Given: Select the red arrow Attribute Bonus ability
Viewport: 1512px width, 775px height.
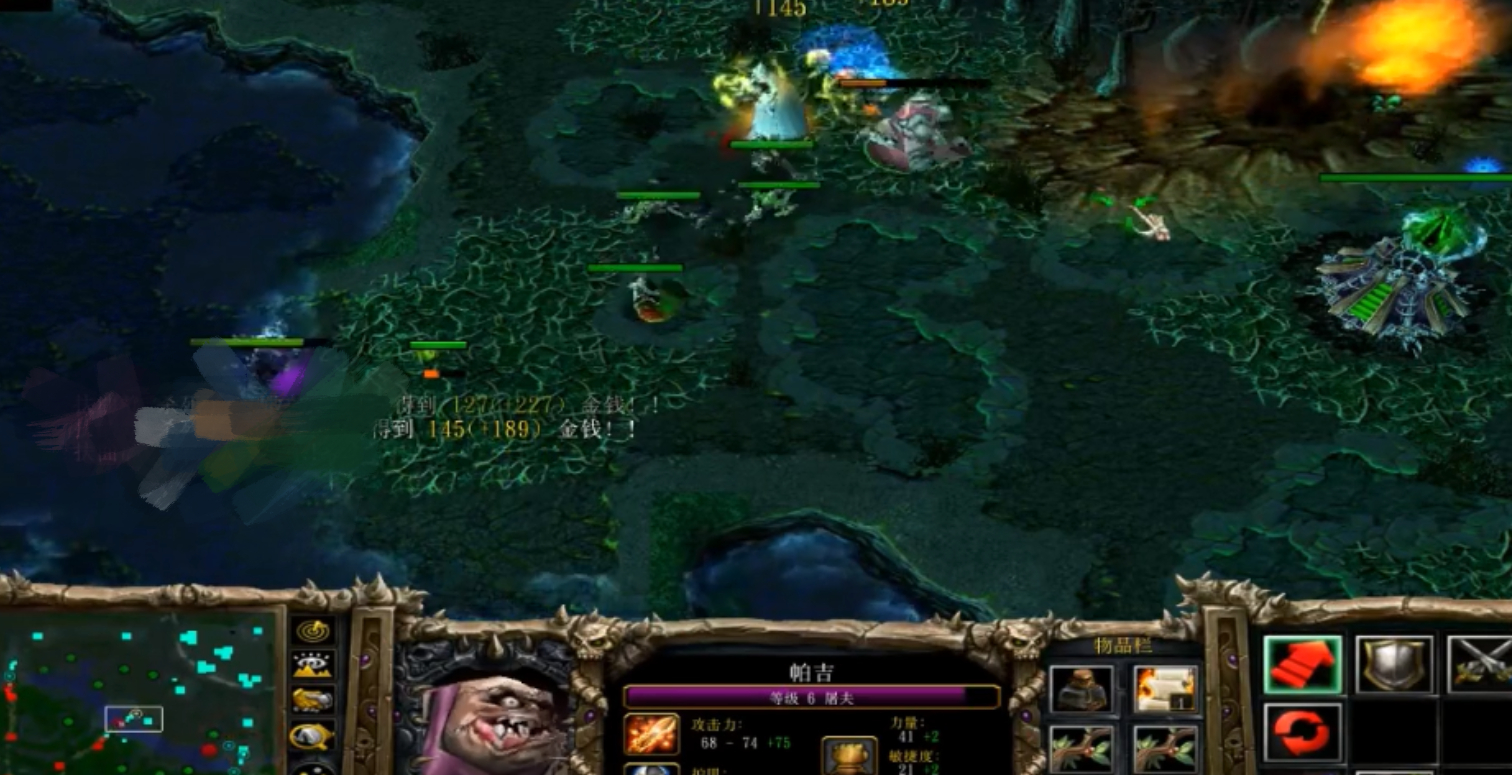Looking at the screenshot, I should coord(1303,662).
